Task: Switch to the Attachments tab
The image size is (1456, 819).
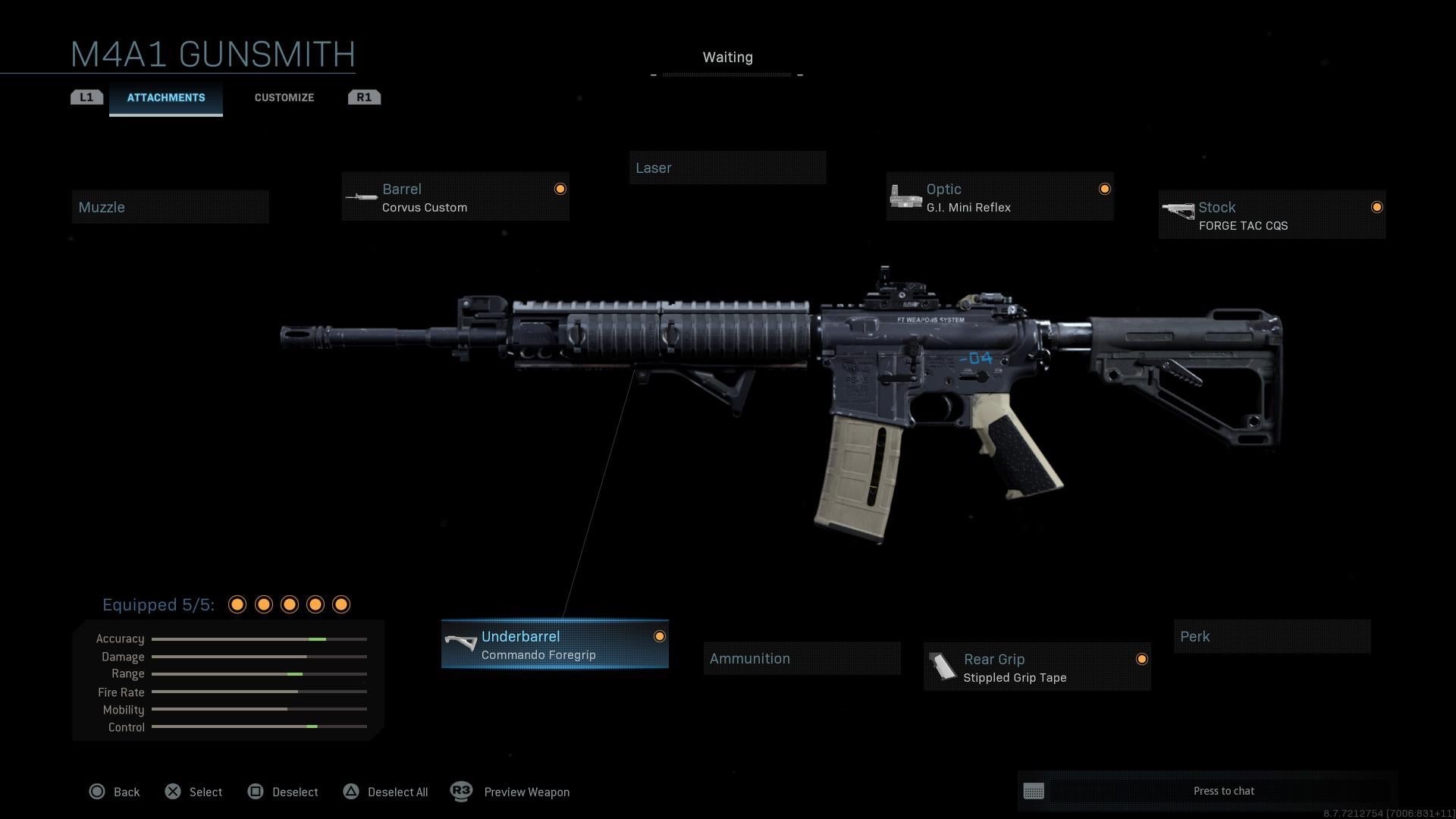Action: coord(165,97)
